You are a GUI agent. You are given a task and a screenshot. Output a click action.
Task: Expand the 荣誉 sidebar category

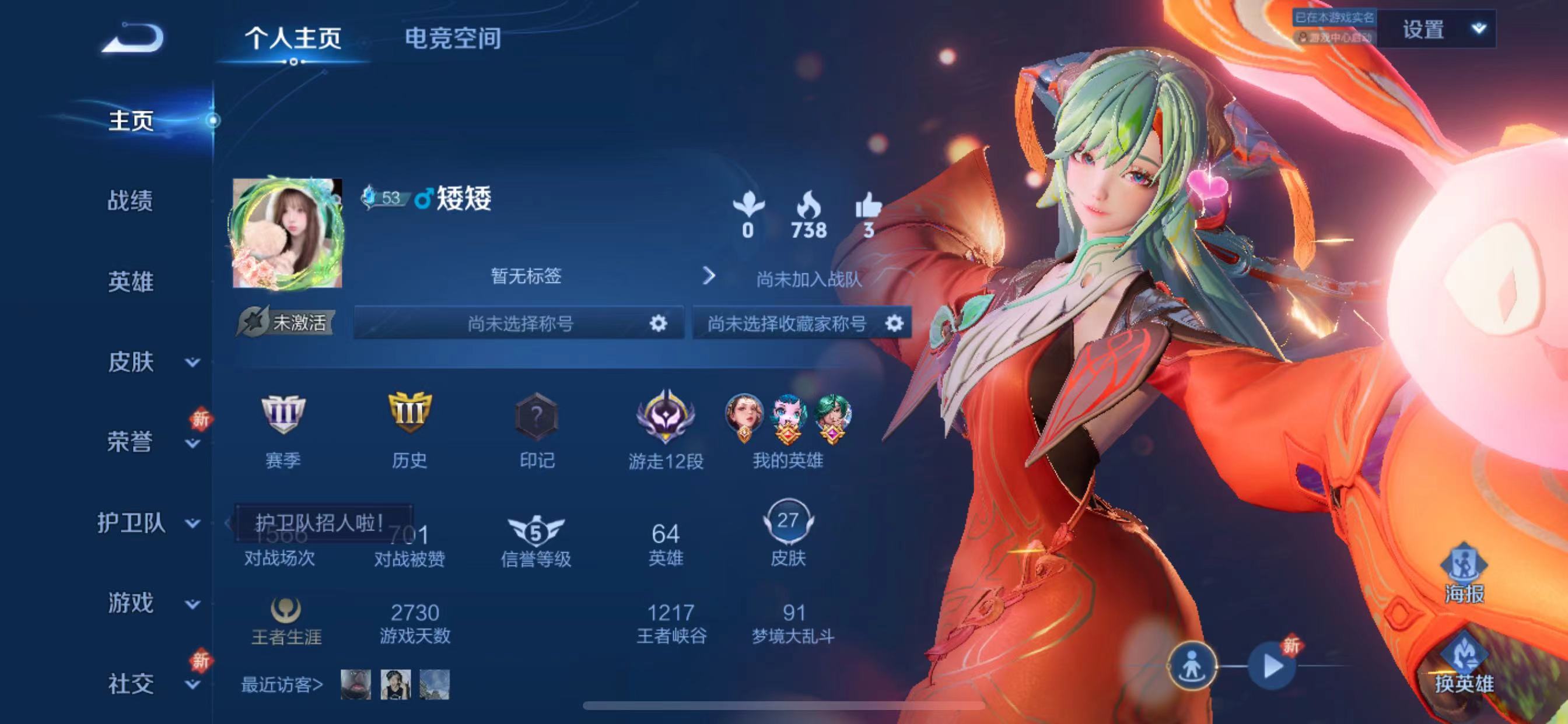pos(151,442)
